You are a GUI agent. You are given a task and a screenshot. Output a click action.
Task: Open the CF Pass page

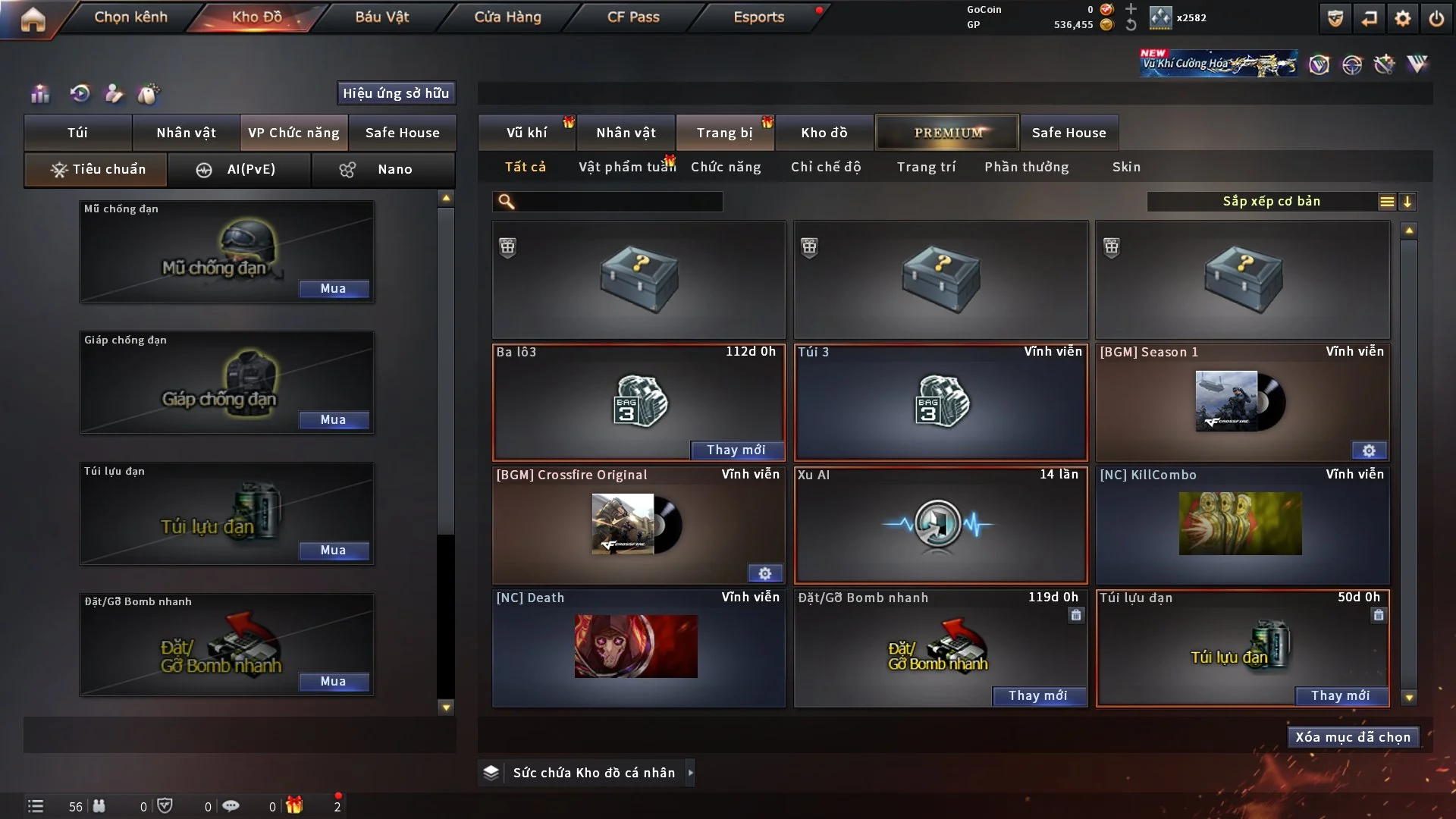pyautogui.click(x=633, y=17)
